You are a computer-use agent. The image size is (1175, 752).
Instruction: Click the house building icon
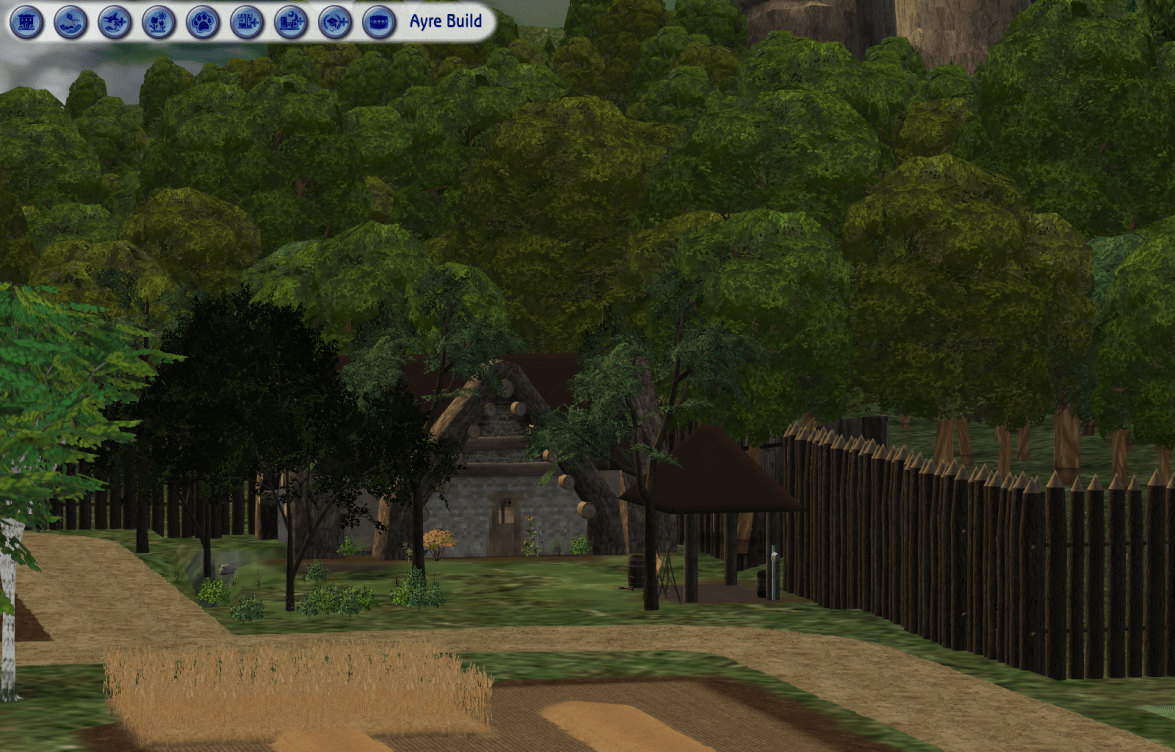tap(26, 21)
